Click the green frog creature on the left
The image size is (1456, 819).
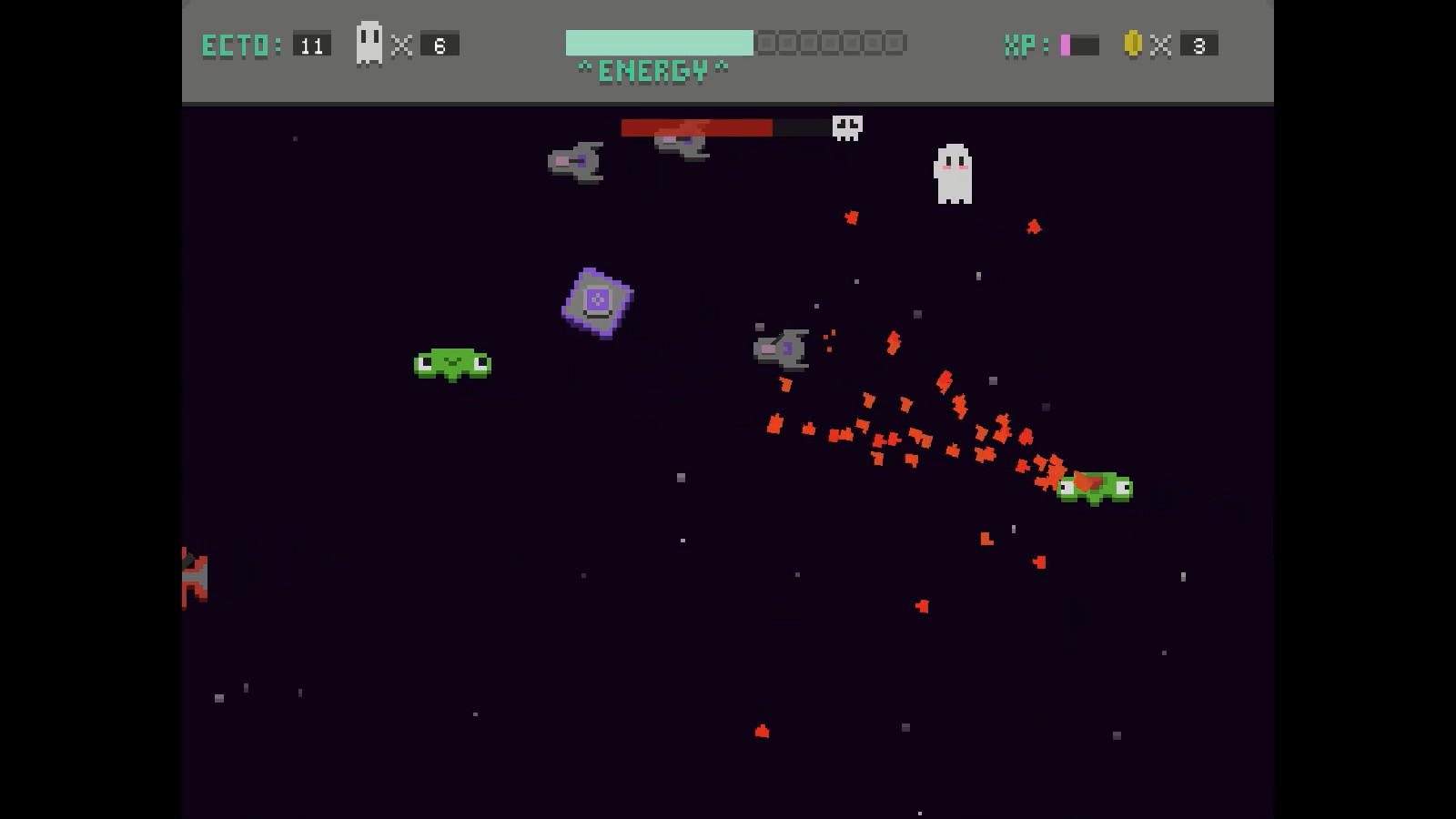453,362
